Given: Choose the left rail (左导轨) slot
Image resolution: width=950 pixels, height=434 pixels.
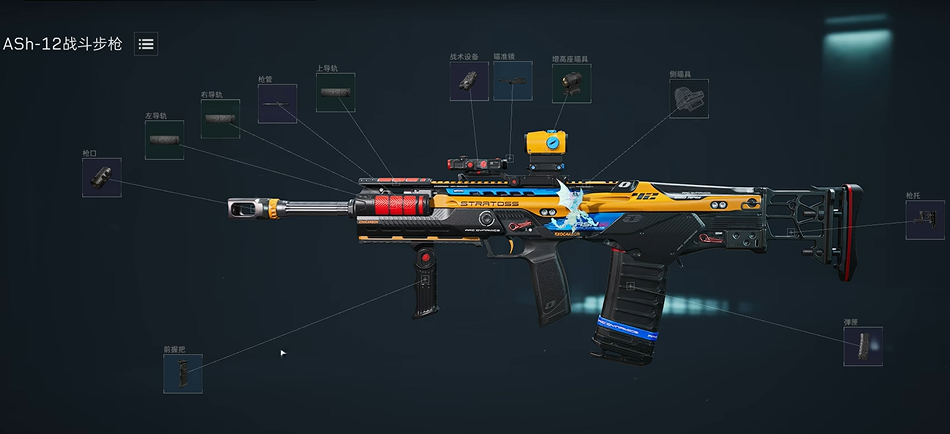Looking at the screenshot, I should [164, 140].
